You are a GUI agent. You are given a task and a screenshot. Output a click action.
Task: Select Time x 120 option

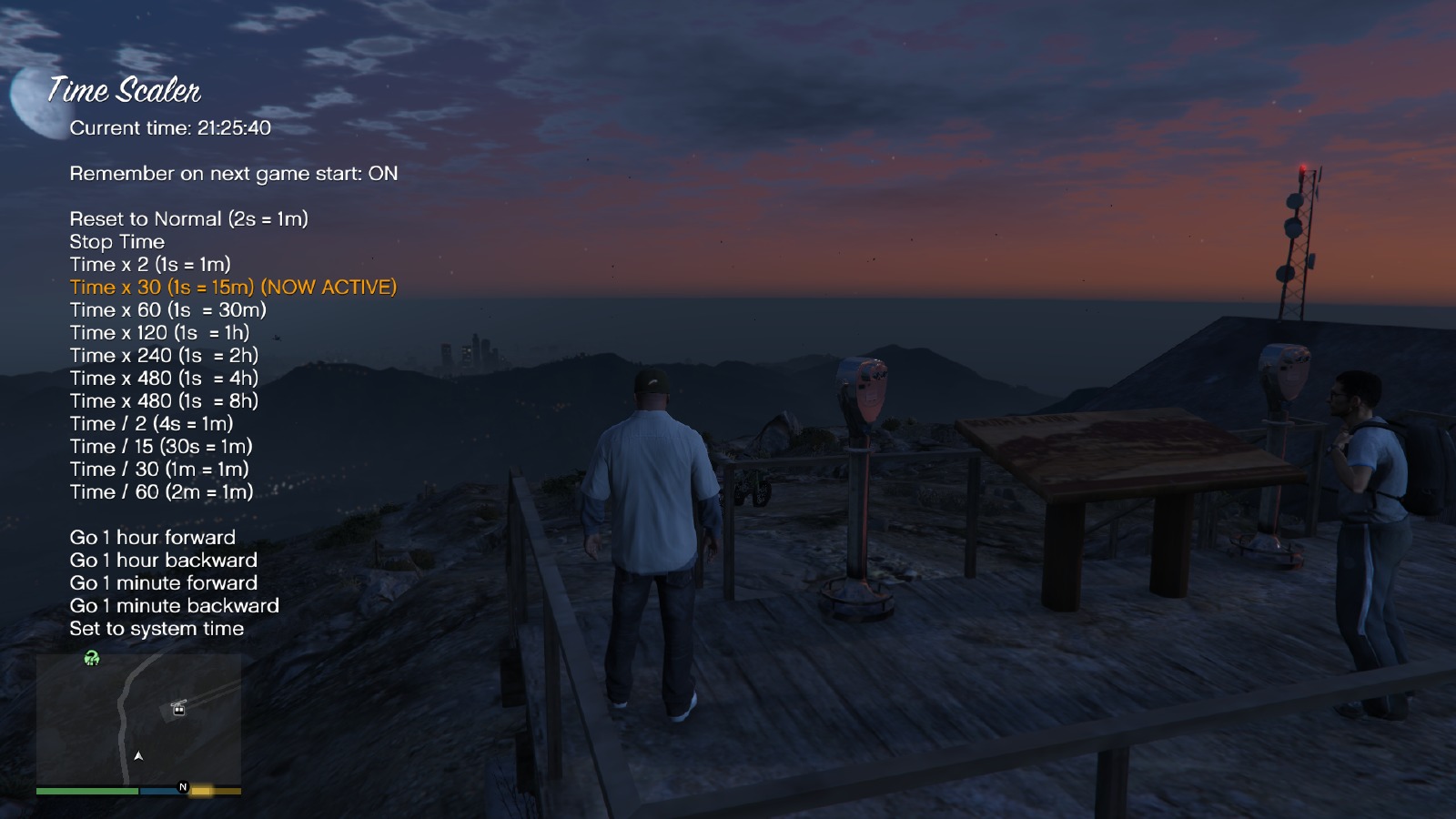click(x=159, y=333)
